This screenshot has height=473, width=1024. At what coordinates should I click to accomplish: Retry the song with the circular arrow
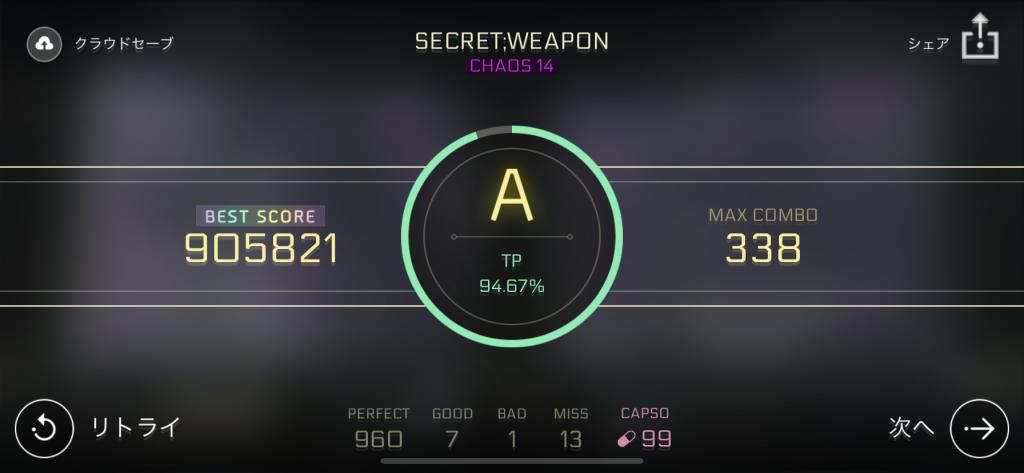[44, 428]
